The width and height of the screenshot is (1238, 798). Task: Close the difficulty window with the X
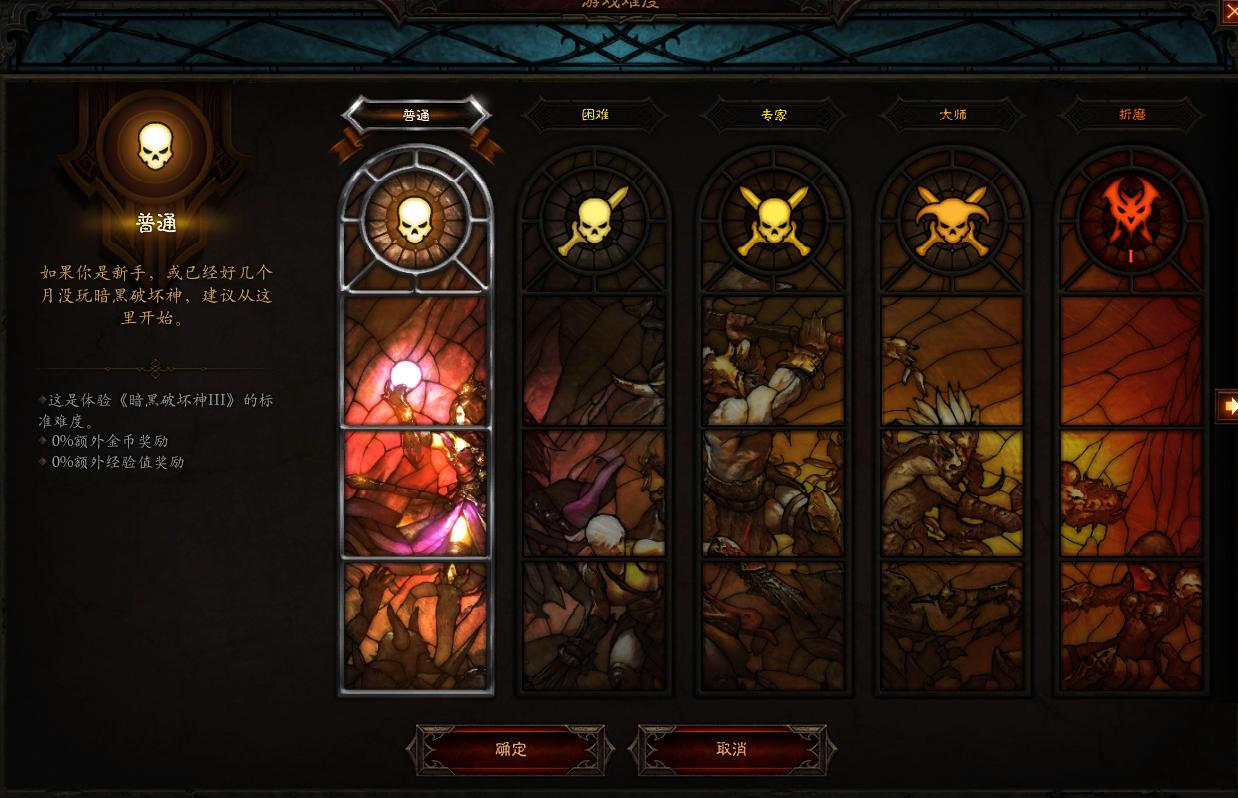1230,12
